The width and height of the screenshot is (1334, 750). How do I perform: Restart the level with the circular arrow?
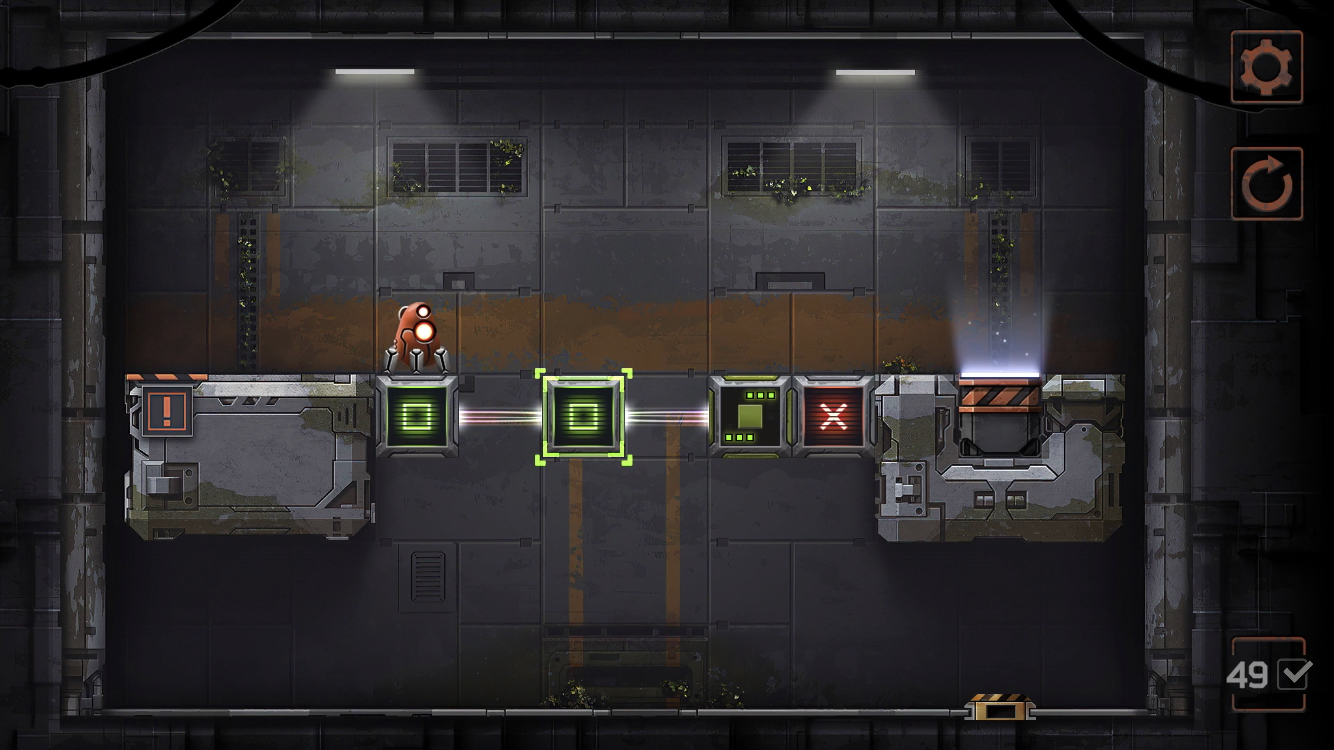coord(1267,184)
